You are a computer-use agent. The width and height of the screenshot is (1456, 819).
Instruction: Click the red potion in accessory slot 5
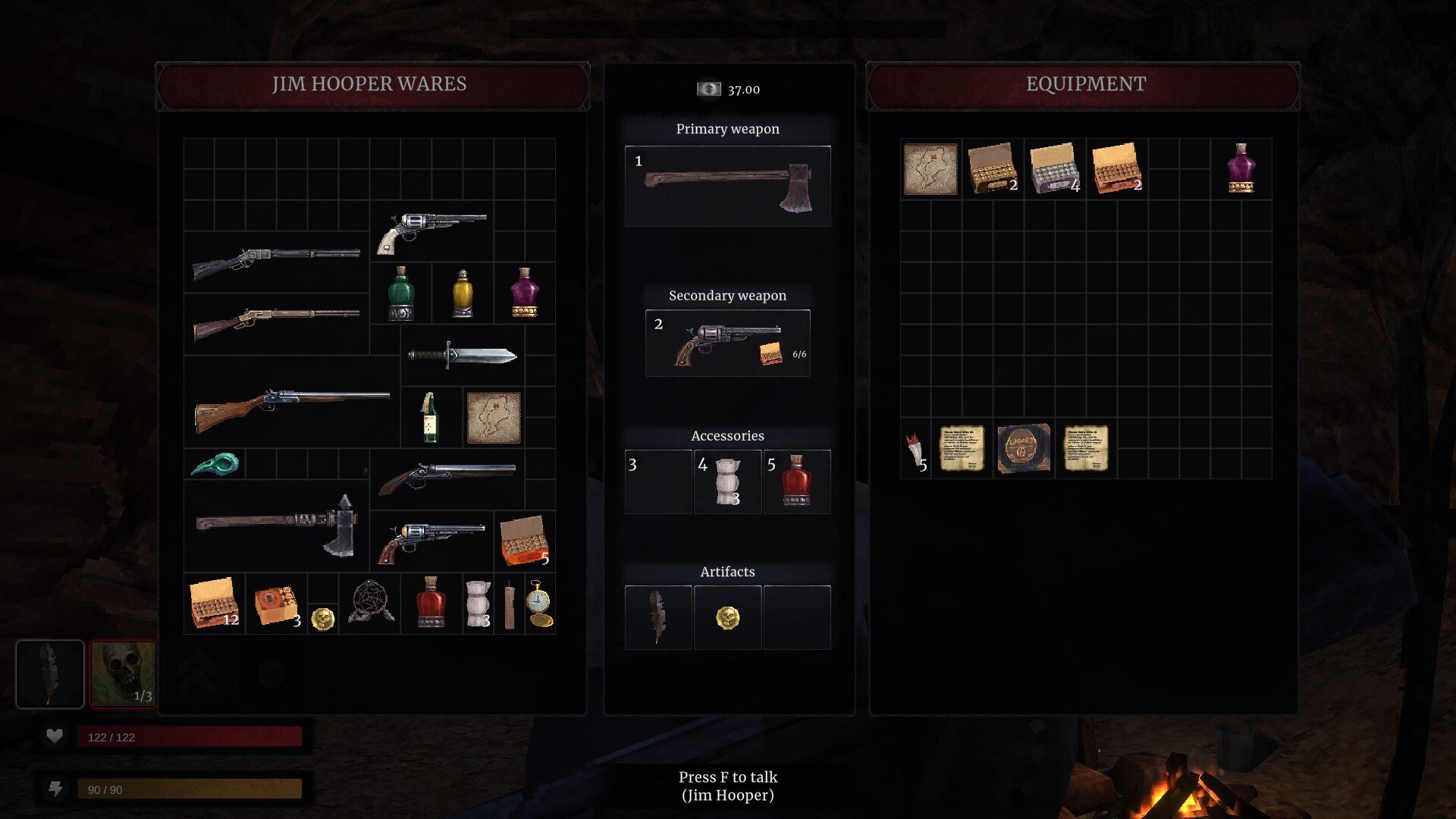pos(796,482)
